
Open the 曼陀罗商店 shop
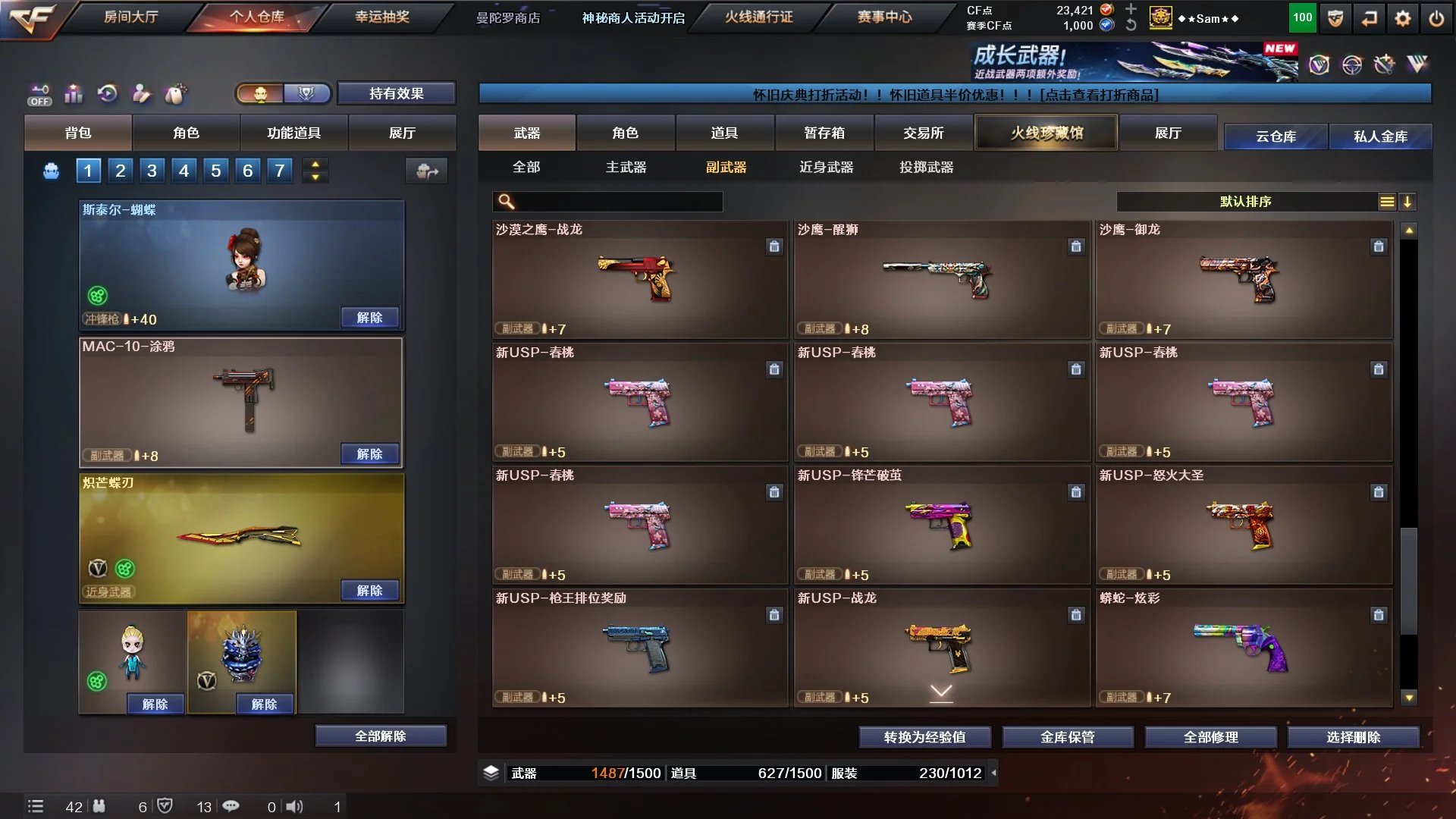click(x=507, y=17)
